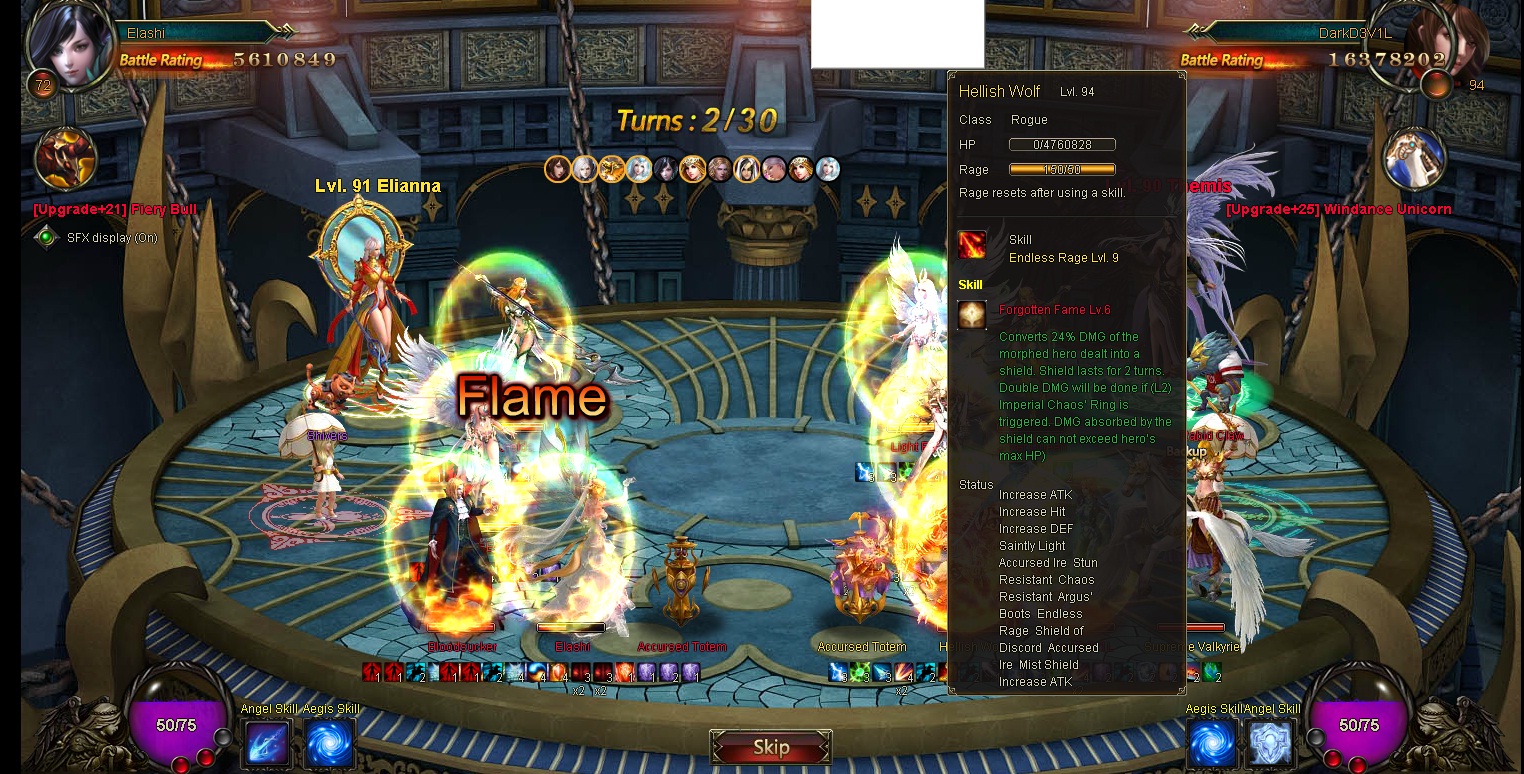1524x774 pixels.
Task: Activate the left Angel Skill spear icon
Action: (266, 744)
